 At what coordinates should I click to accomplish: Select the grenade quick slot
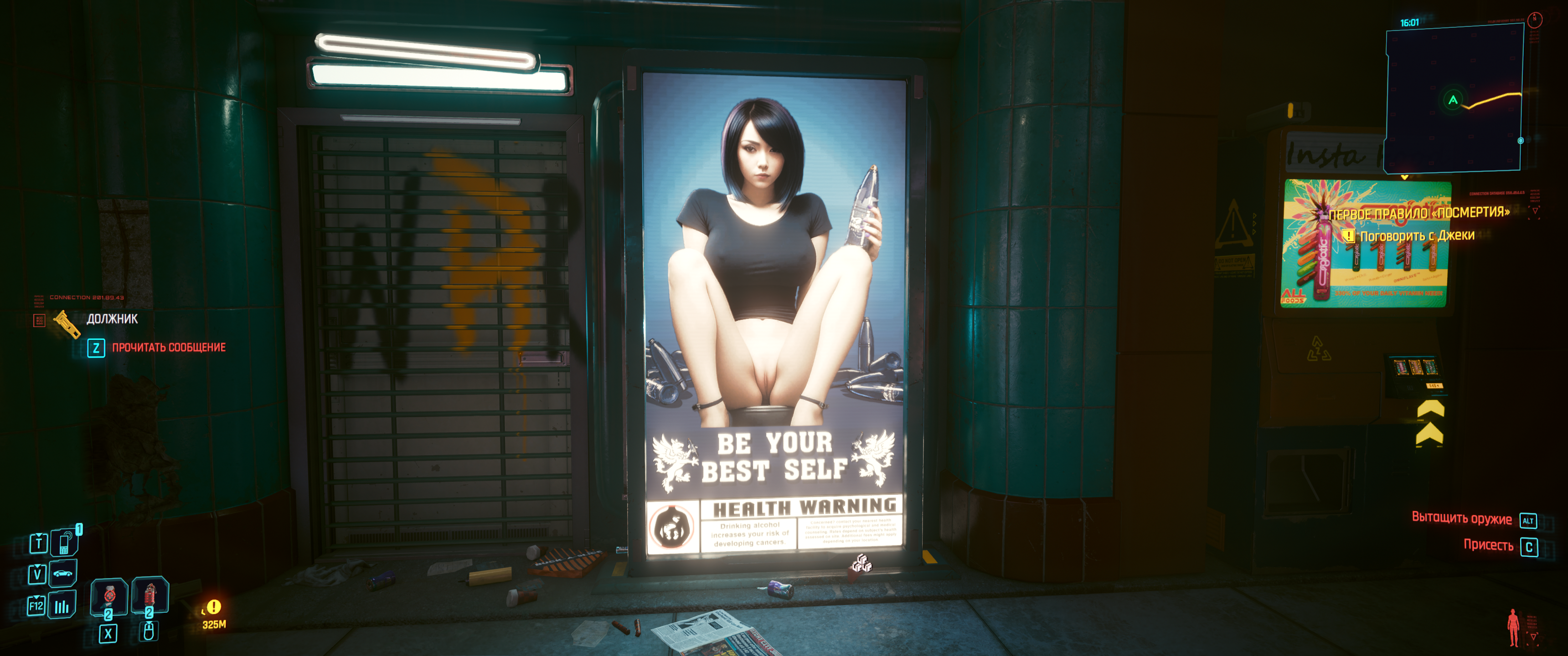(150, 594)
